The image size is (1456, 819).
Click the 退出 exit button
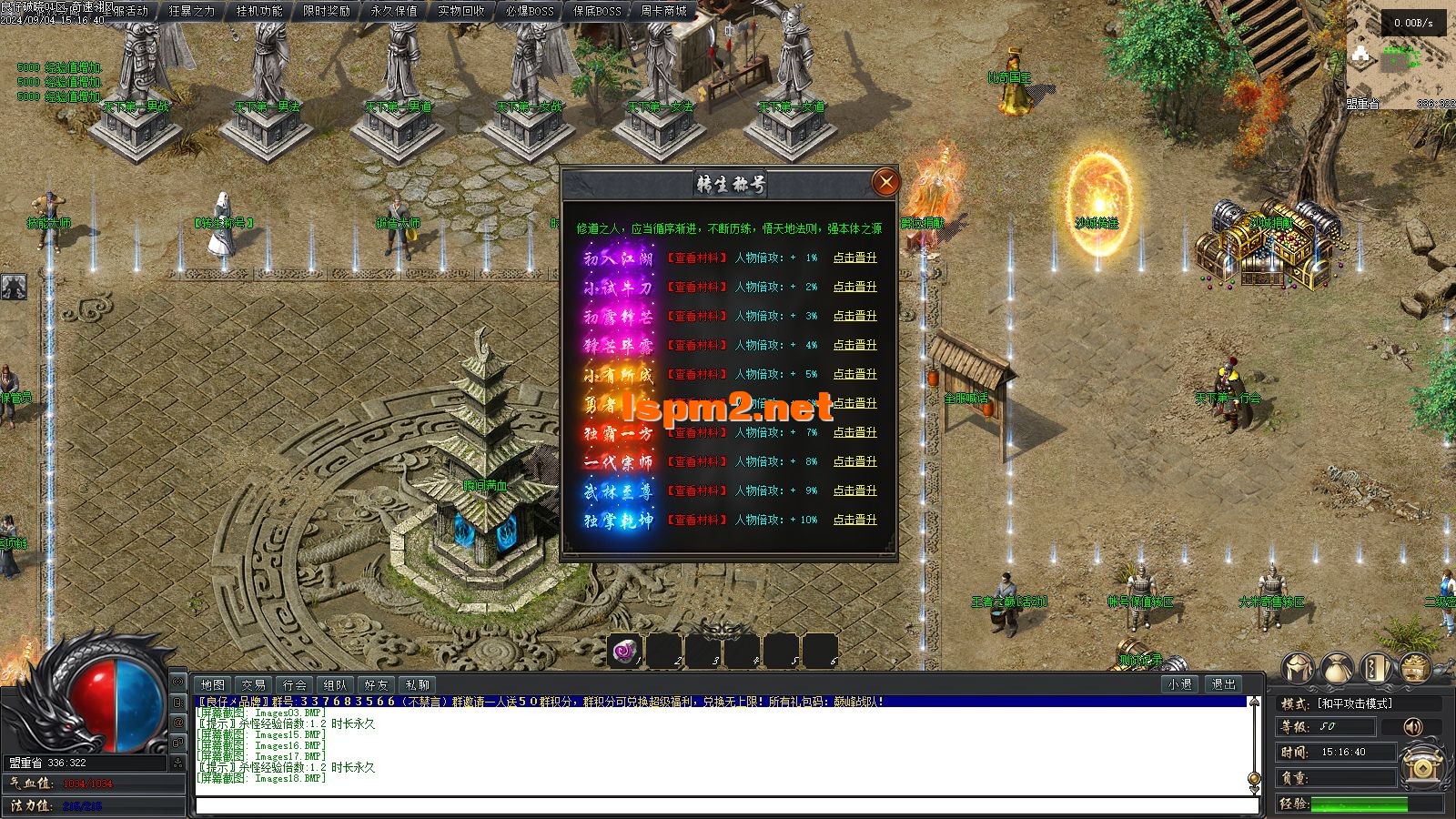pyautogui.click(x=1224, y=684)
